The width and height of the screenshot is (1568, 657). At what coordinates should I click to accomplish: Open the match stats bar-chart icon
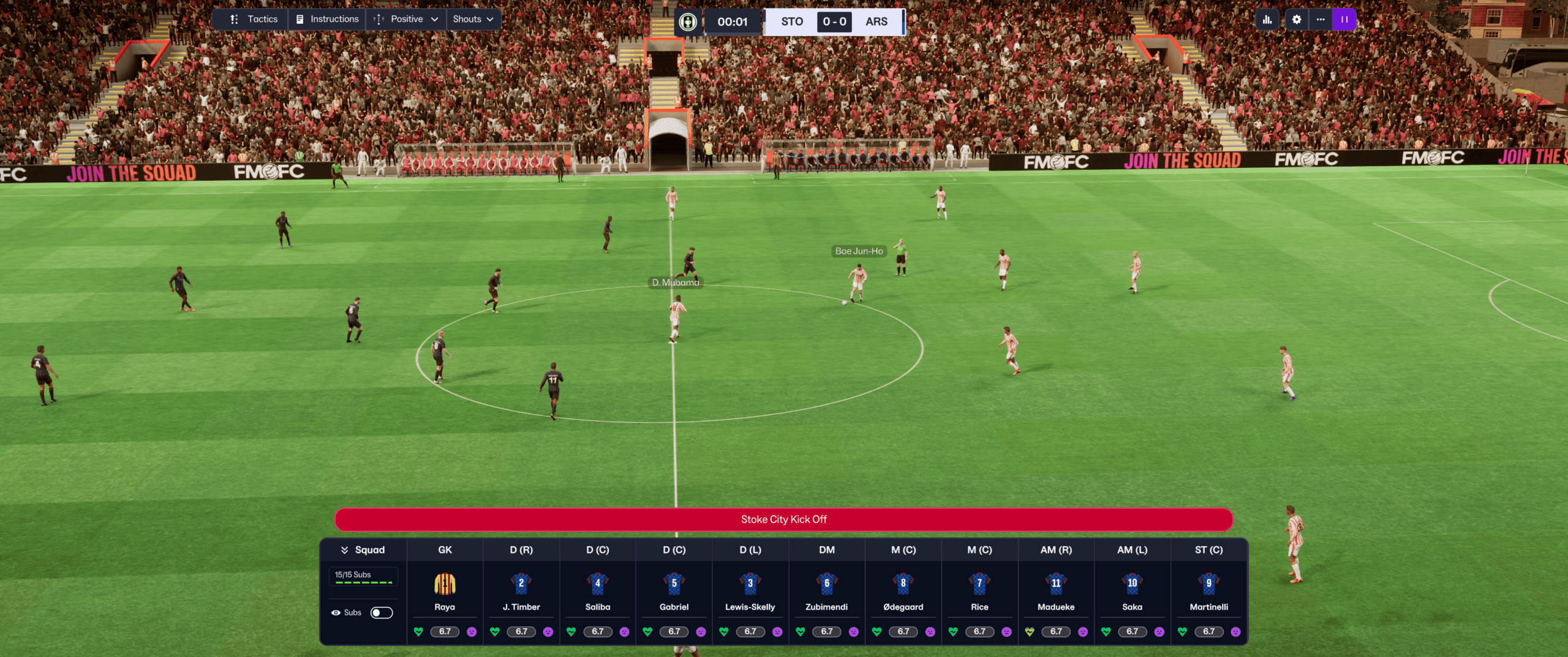(1267, 19)
